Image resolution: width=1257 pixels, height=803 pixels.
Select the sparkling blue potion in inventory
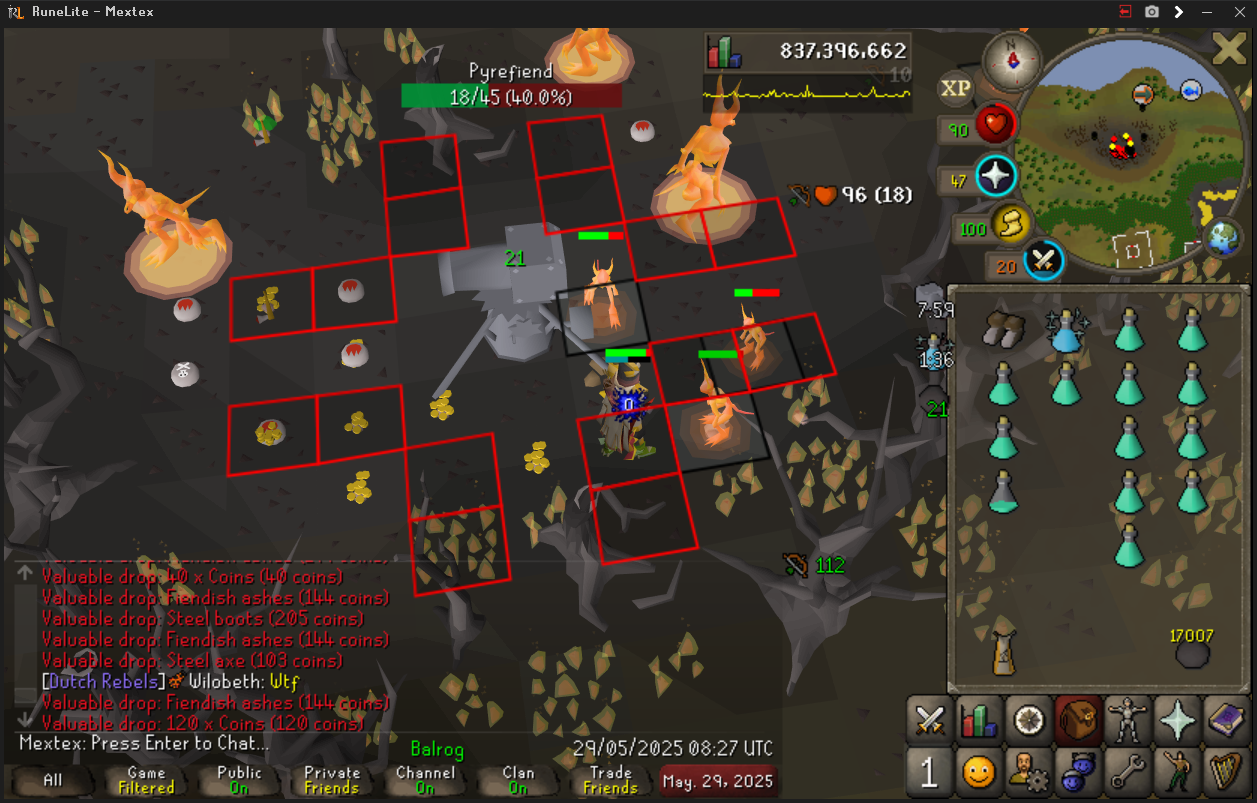click(x=1066, y=330)
